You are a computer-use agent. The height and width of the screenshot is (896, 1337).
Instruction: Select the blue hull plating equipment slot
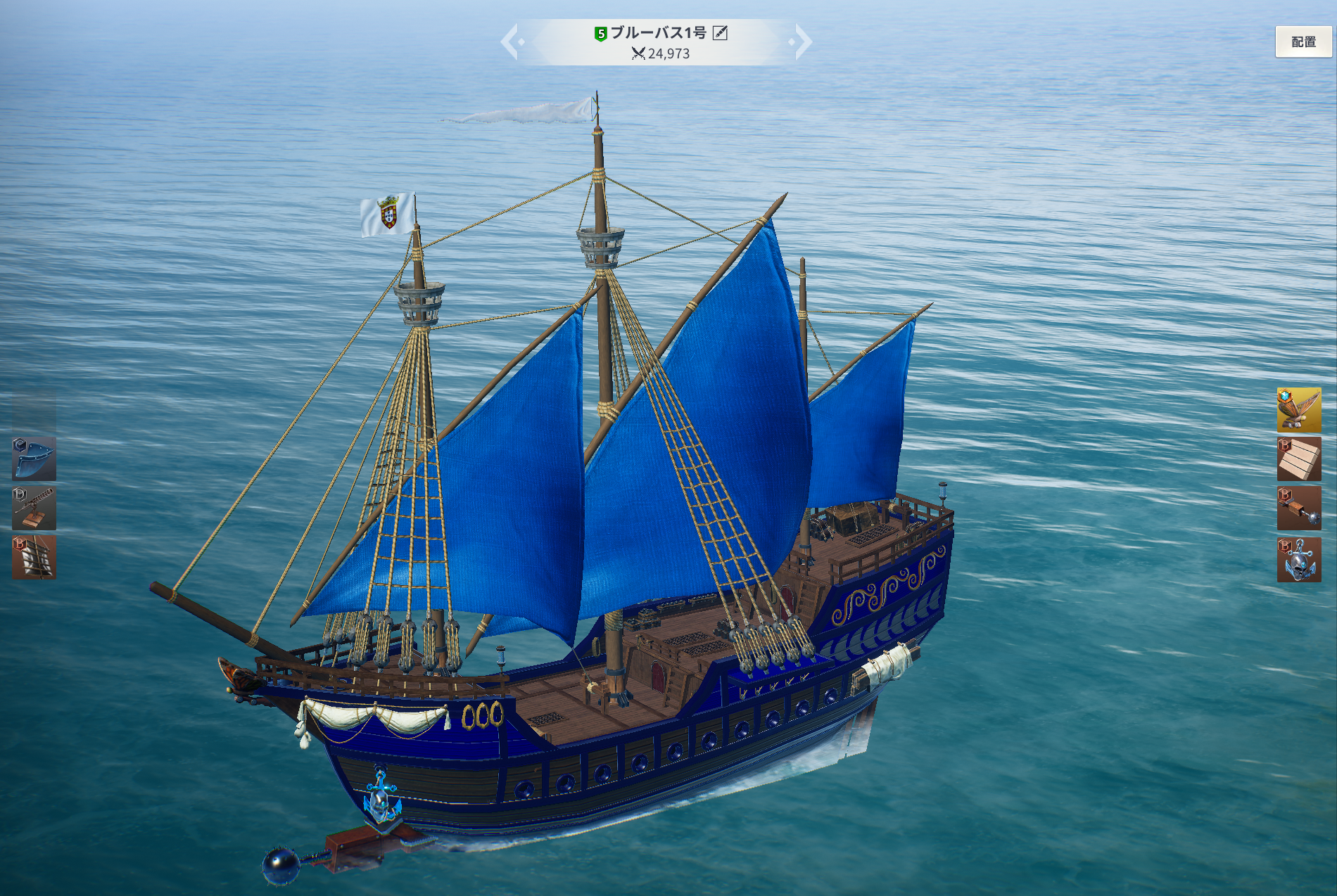tap(34, 459)
